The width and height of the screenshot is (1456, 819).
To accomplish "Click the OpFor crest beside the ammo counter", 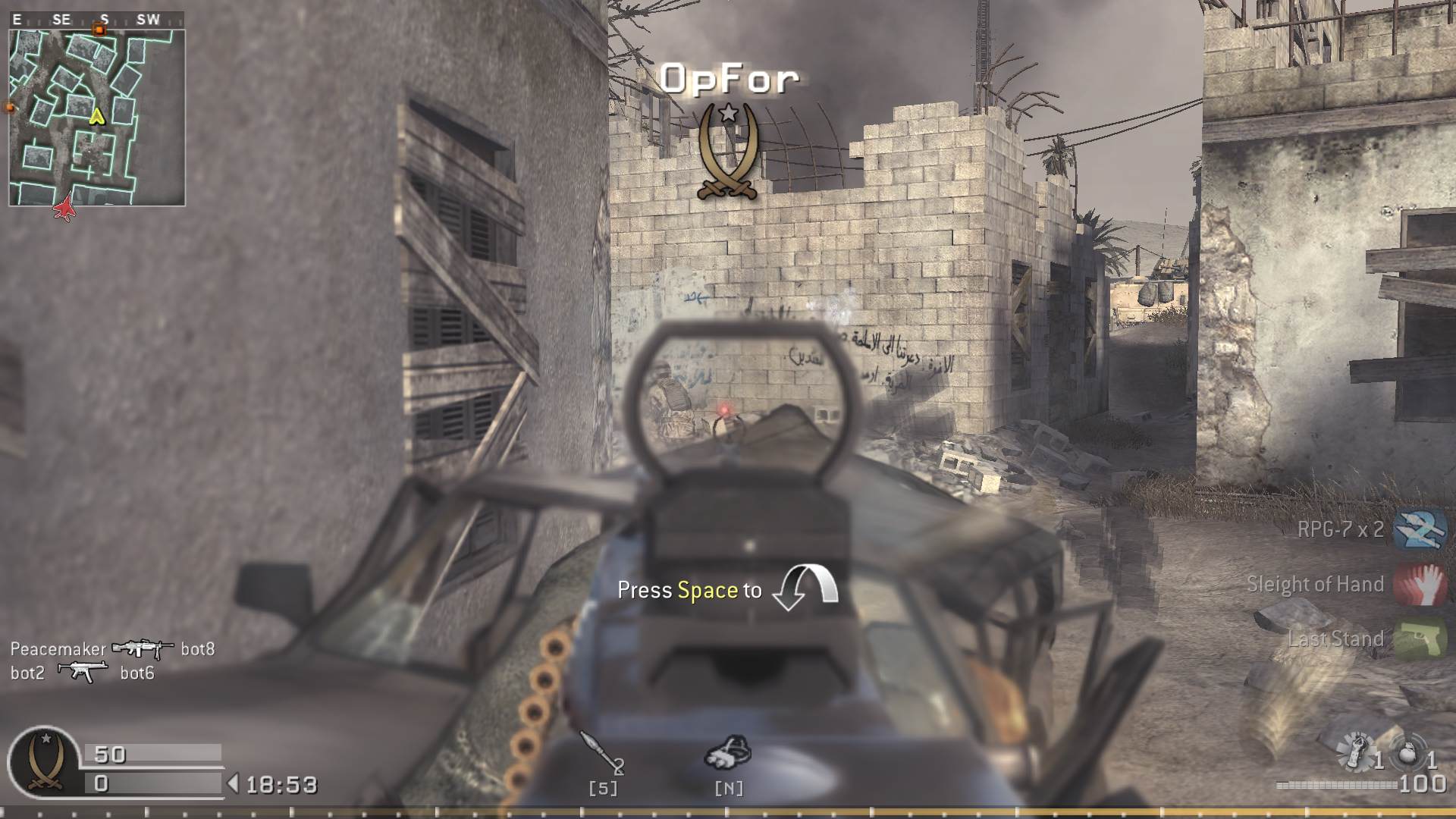I will (x=46, y=761).
